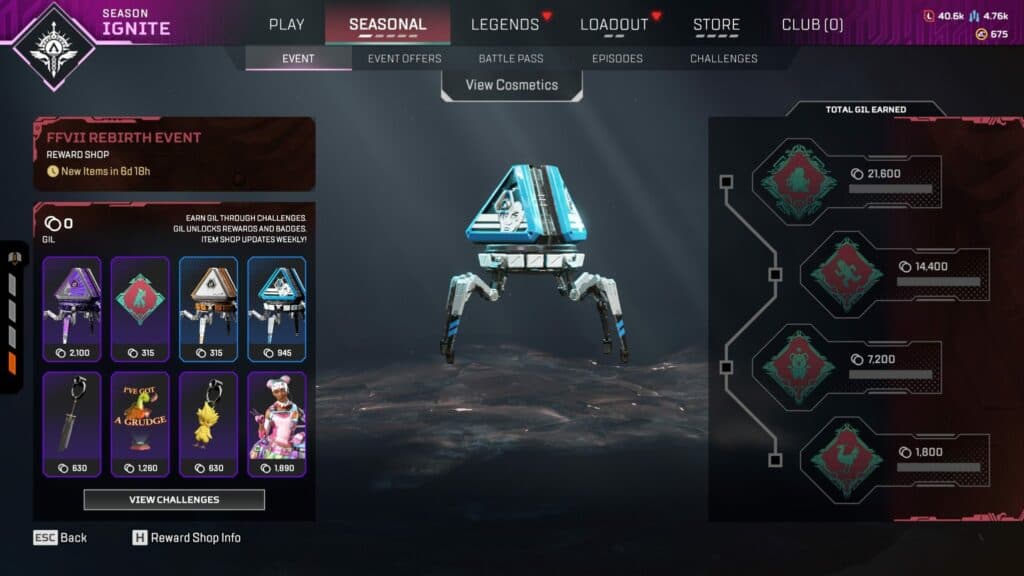Switch to the Battle Pass sub-tab
This screenshot has width=1024, height=576.
[x=511, y=59]
